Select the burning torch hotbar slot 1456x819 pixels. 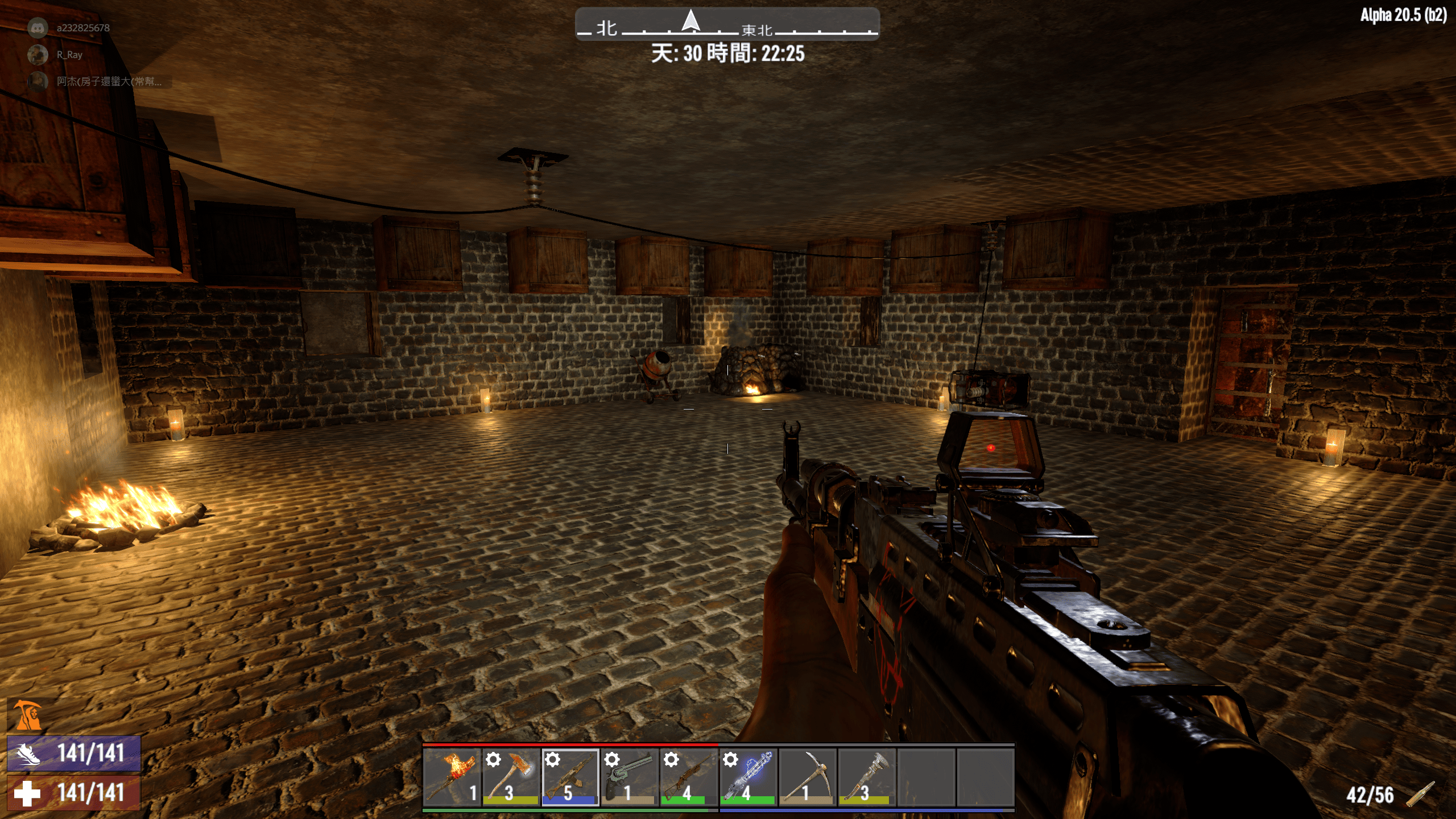click(x=452, y=777)
